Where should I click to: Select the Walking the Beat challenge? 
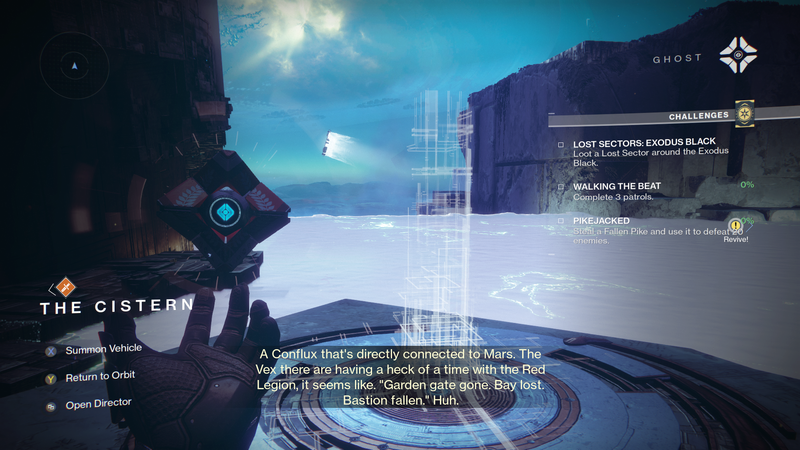[x=623, y=186]
